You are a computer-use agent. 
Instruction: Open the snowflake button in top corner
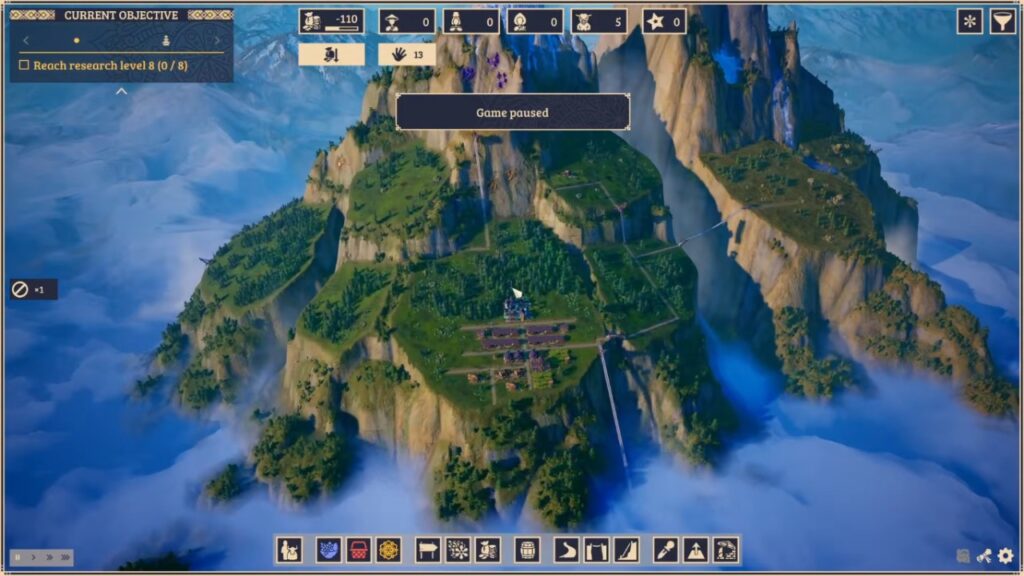click(x=969, y=21)
